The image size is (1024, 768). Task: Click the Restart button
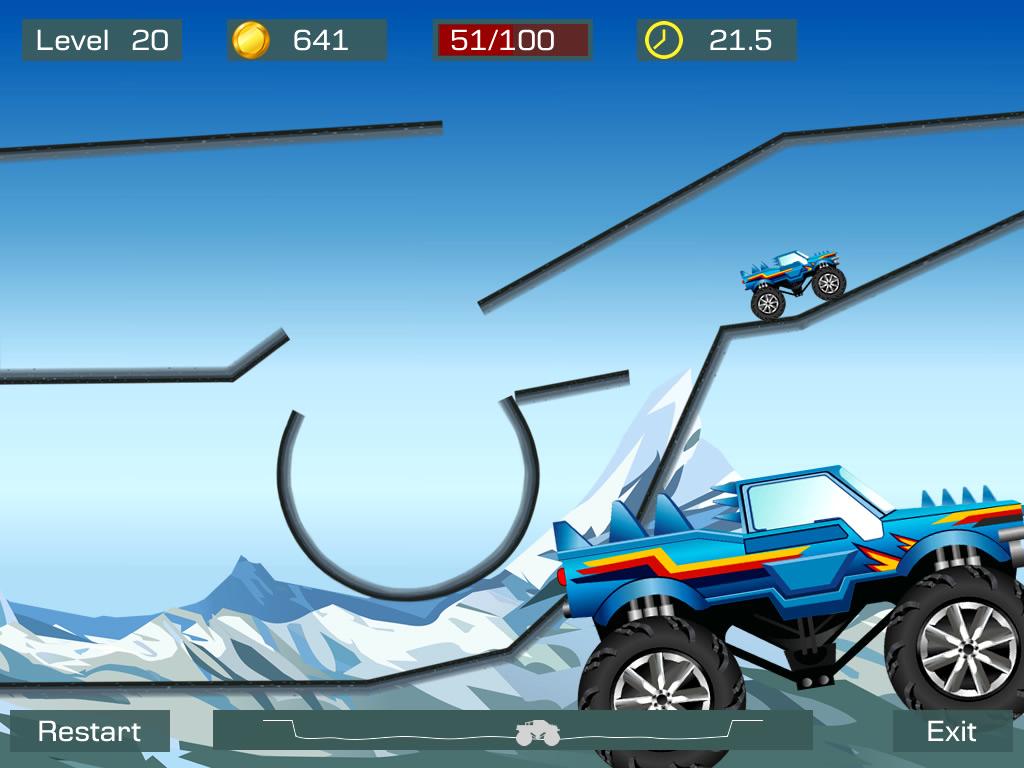(90, 731)
